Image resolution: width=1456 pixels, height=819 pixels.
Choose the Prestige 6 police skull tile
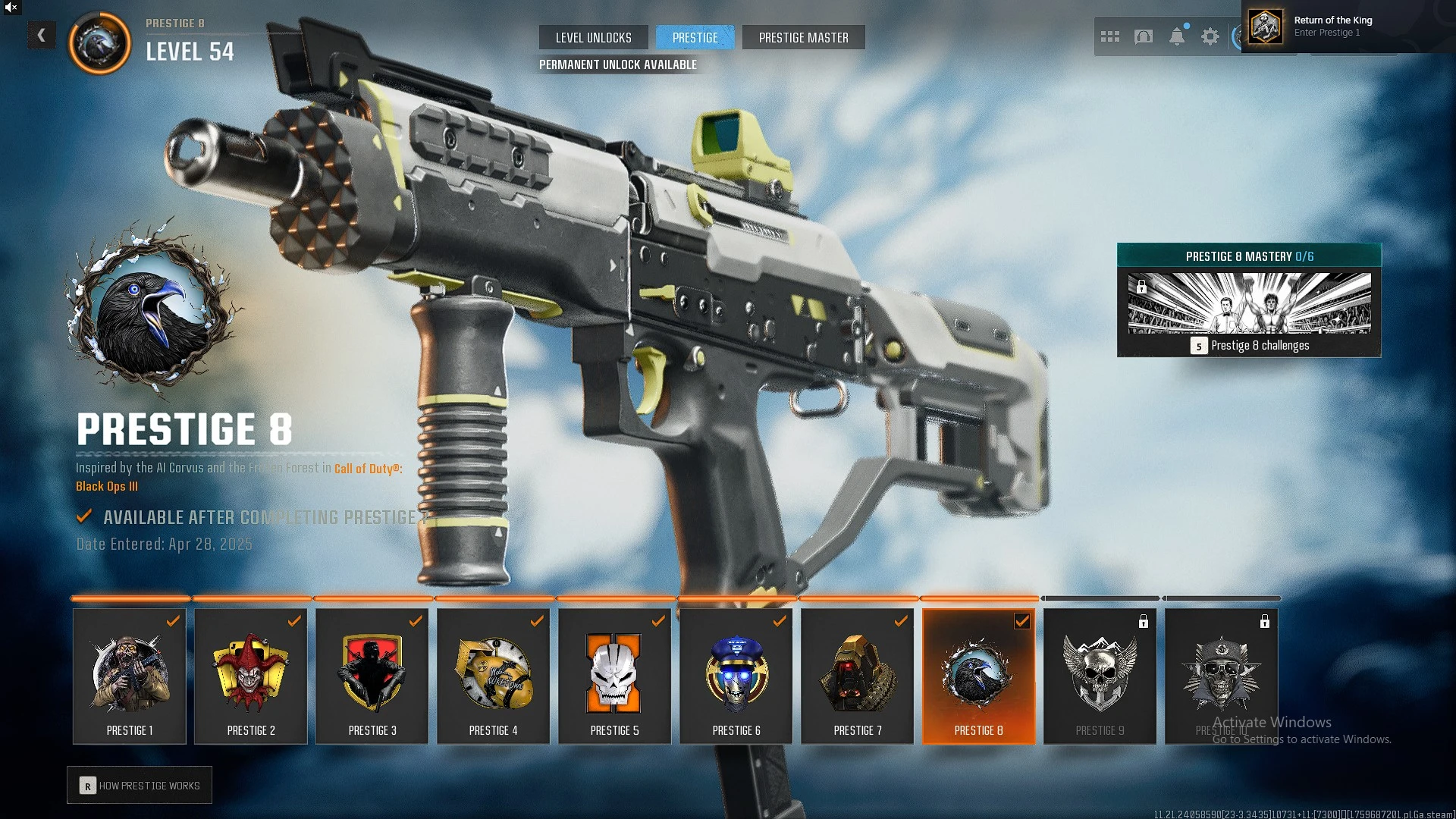pos(736,676)
